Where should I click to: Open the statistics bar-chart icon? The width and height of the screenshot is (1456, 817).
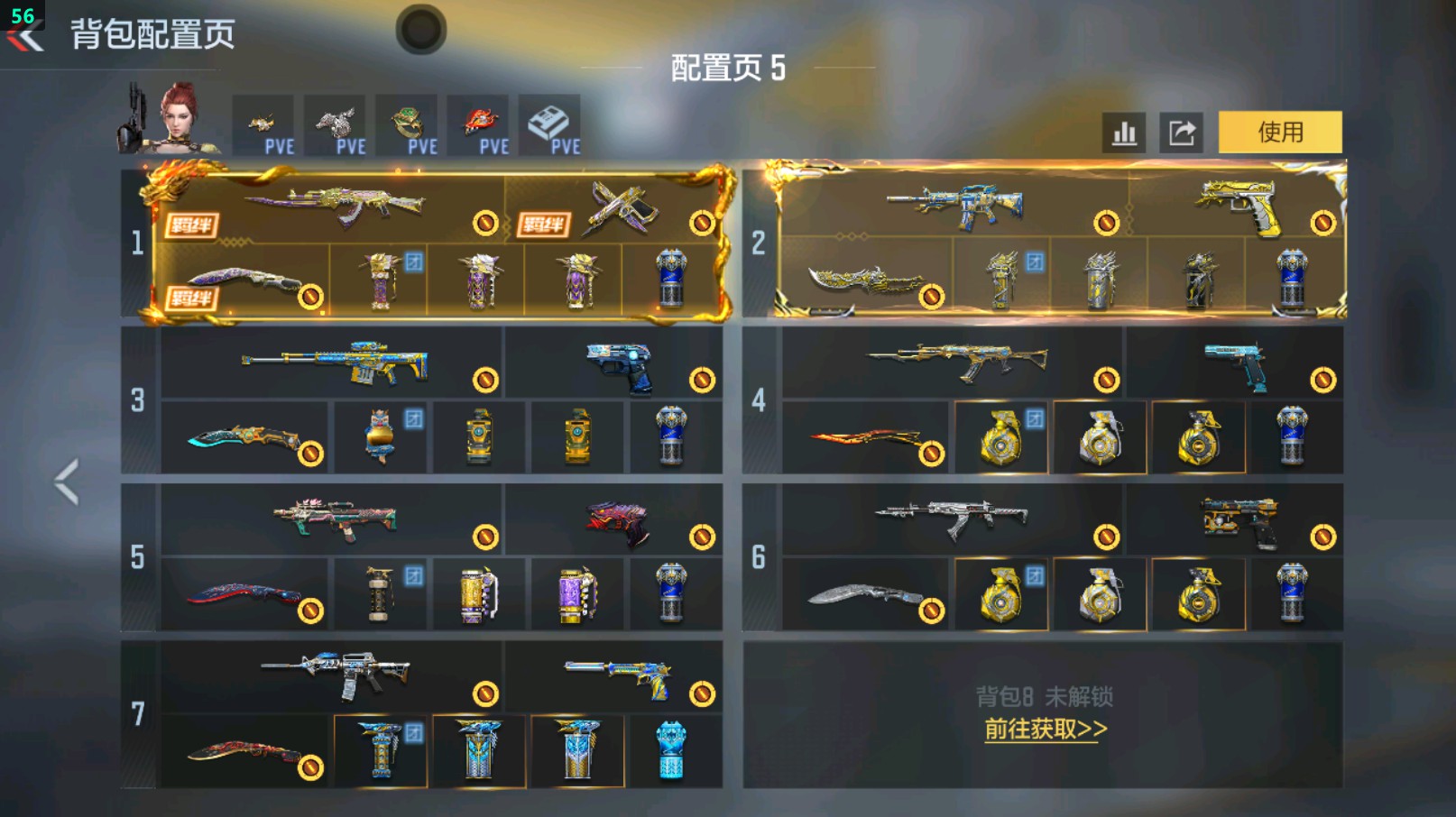[x=1123, y=132]
